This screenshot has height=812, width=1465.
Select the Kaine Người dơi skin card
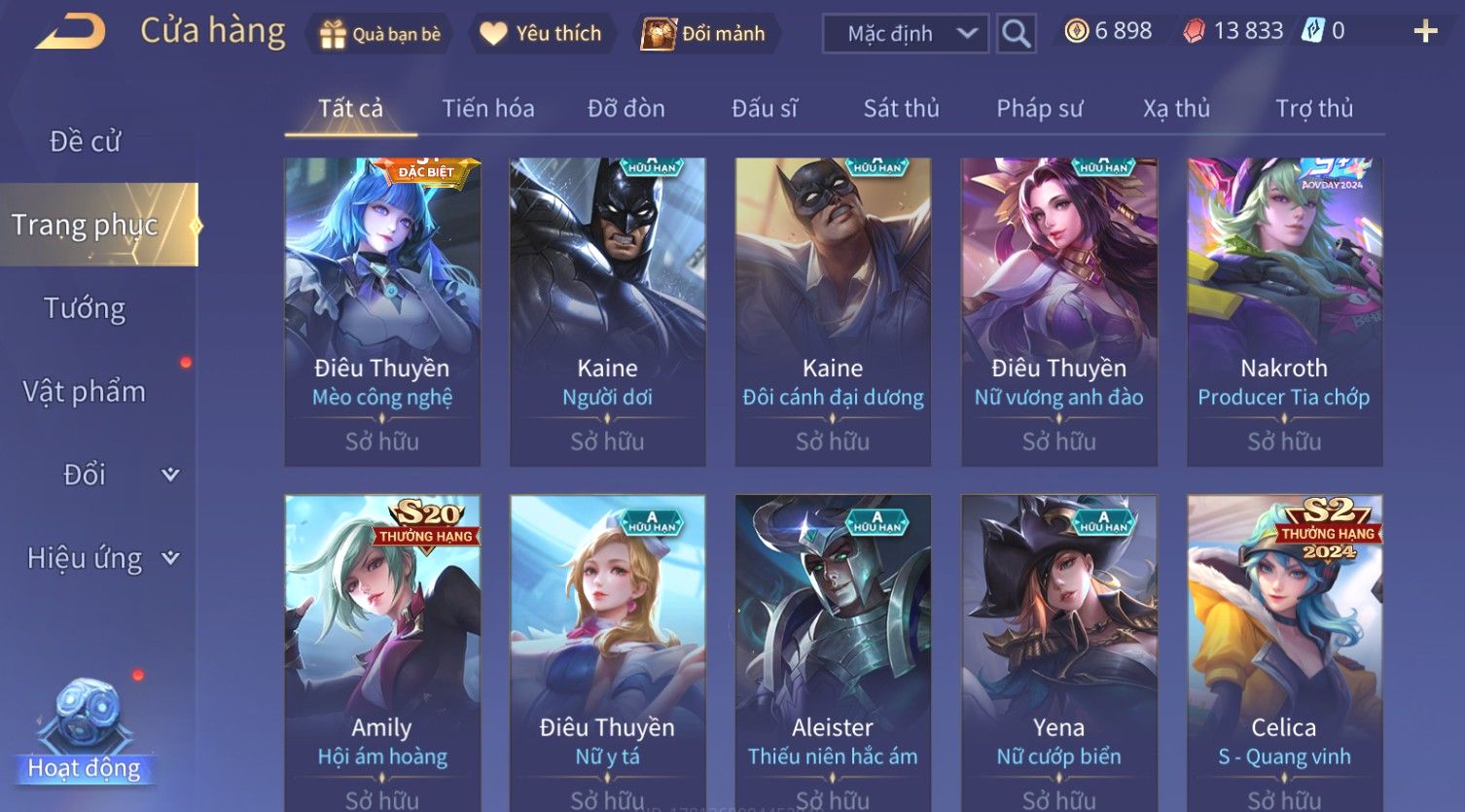click(x=607, y=311)
